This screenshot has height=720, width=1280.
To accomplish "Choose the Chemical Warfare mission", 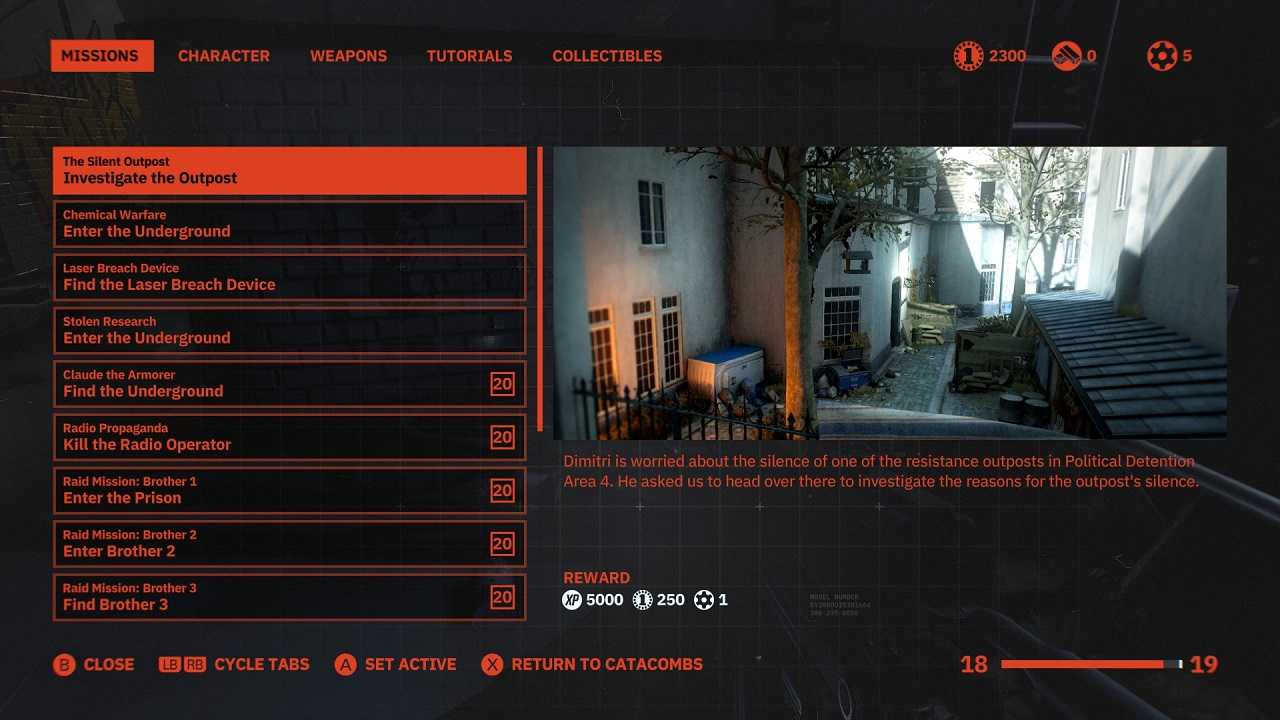I will (289, 224).
